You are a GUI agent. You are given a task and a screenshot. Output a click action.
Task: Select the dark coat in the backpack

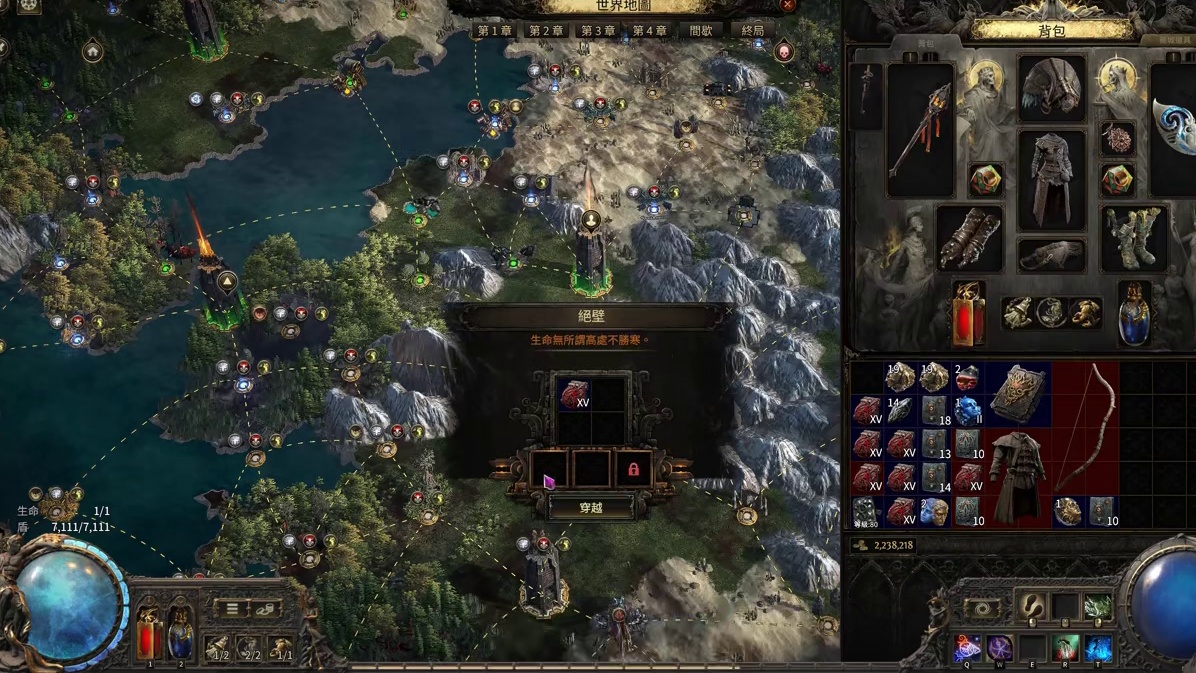[1018, 477]
